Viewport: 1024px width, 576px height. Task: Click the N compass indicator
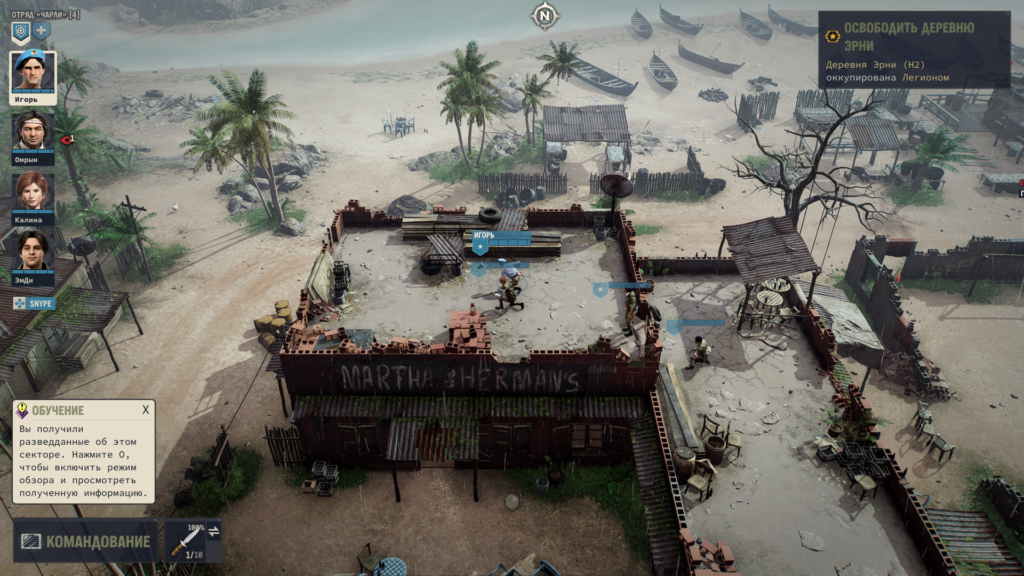pyautogui.click(x=544, y=15)
